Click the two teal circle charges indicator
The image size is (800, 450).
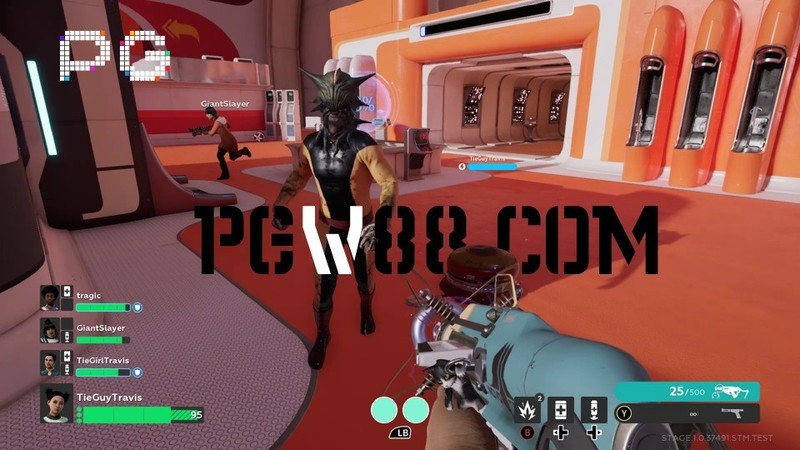400,409
